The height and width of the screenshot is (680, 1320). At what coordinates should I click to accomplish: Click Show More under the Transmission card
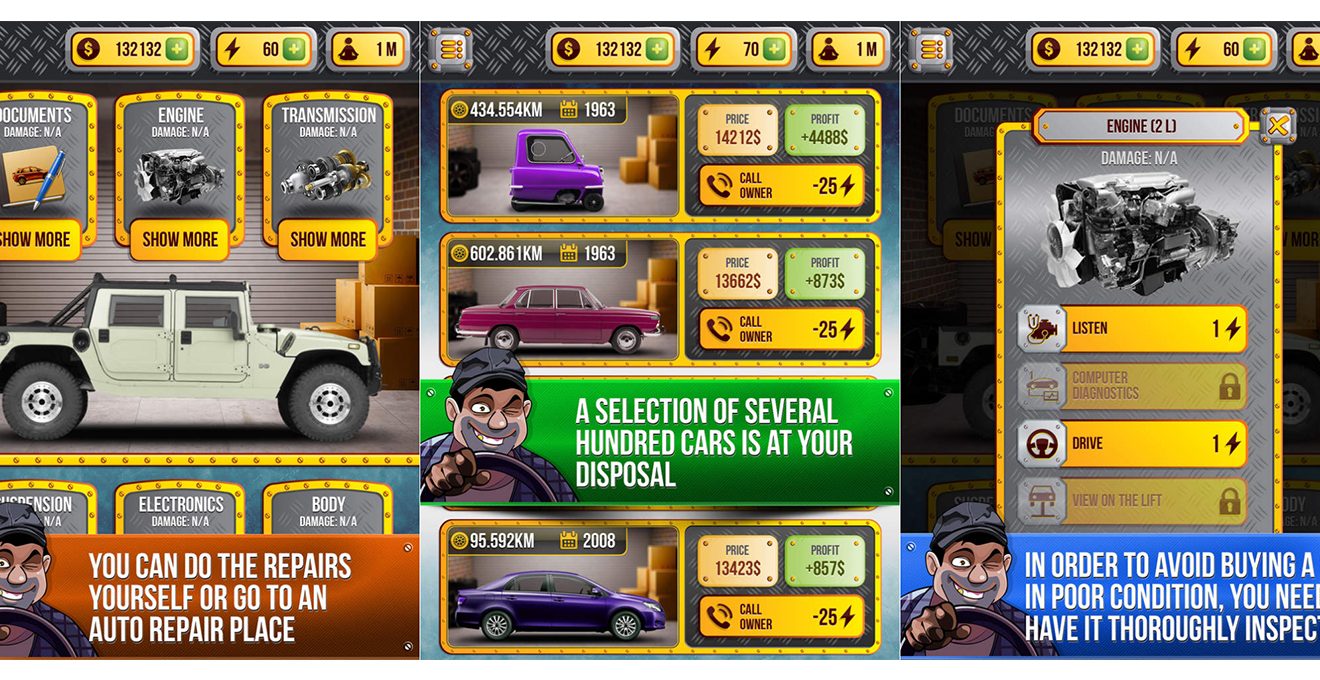(x=328, y=239)
